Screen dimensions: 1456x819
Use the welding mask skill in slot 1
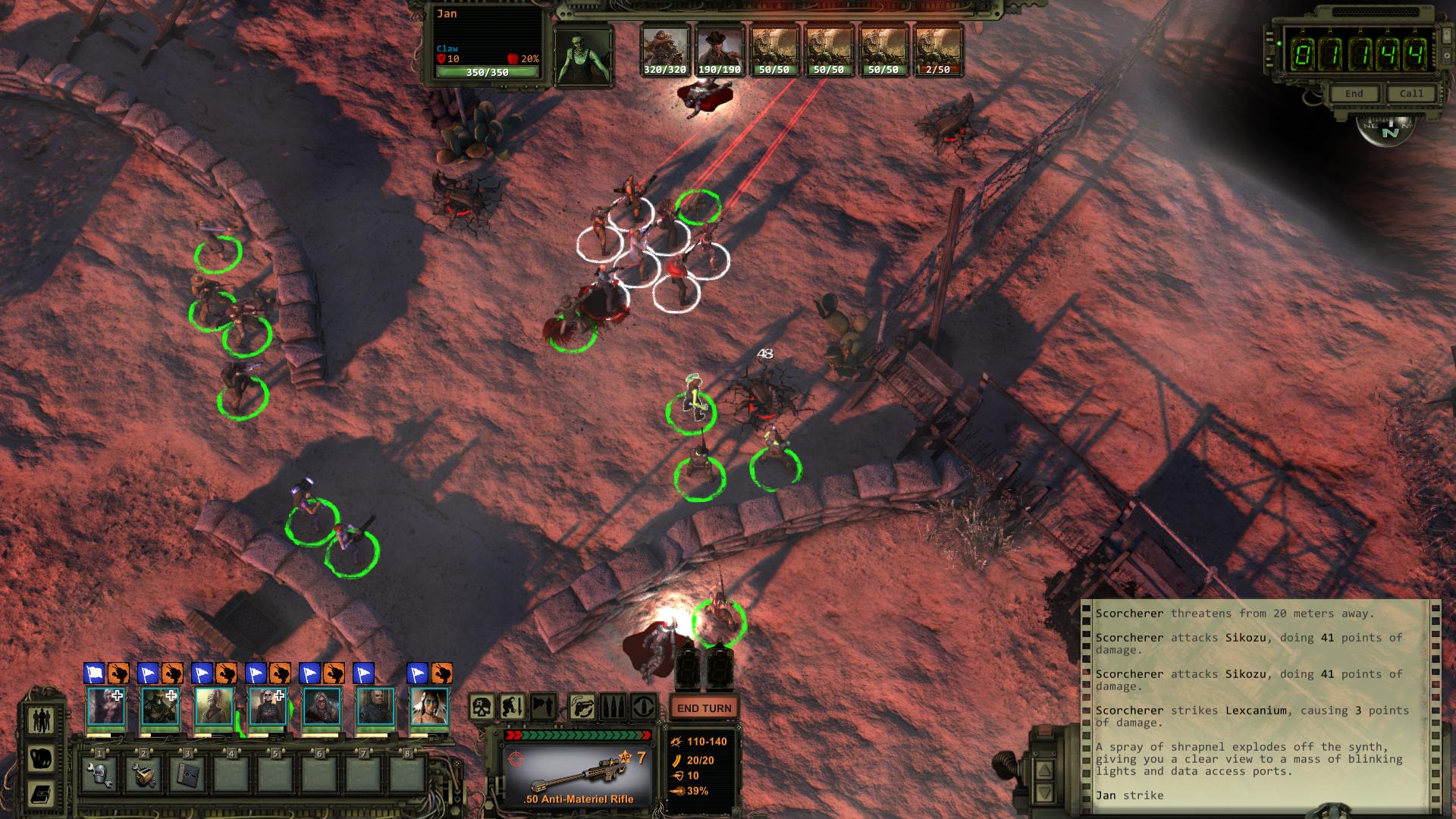point(99,774)
